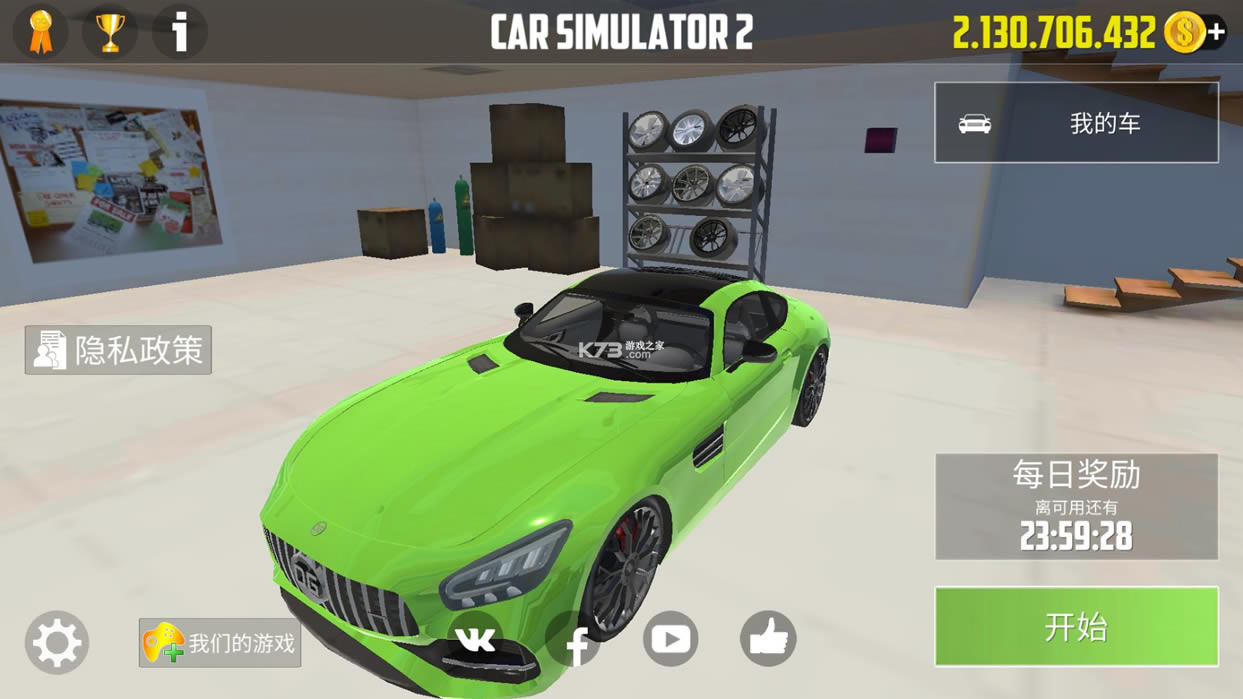Show the info panel
The width and height of the screenshot is (1243, 699).
(x=180, y=32)
